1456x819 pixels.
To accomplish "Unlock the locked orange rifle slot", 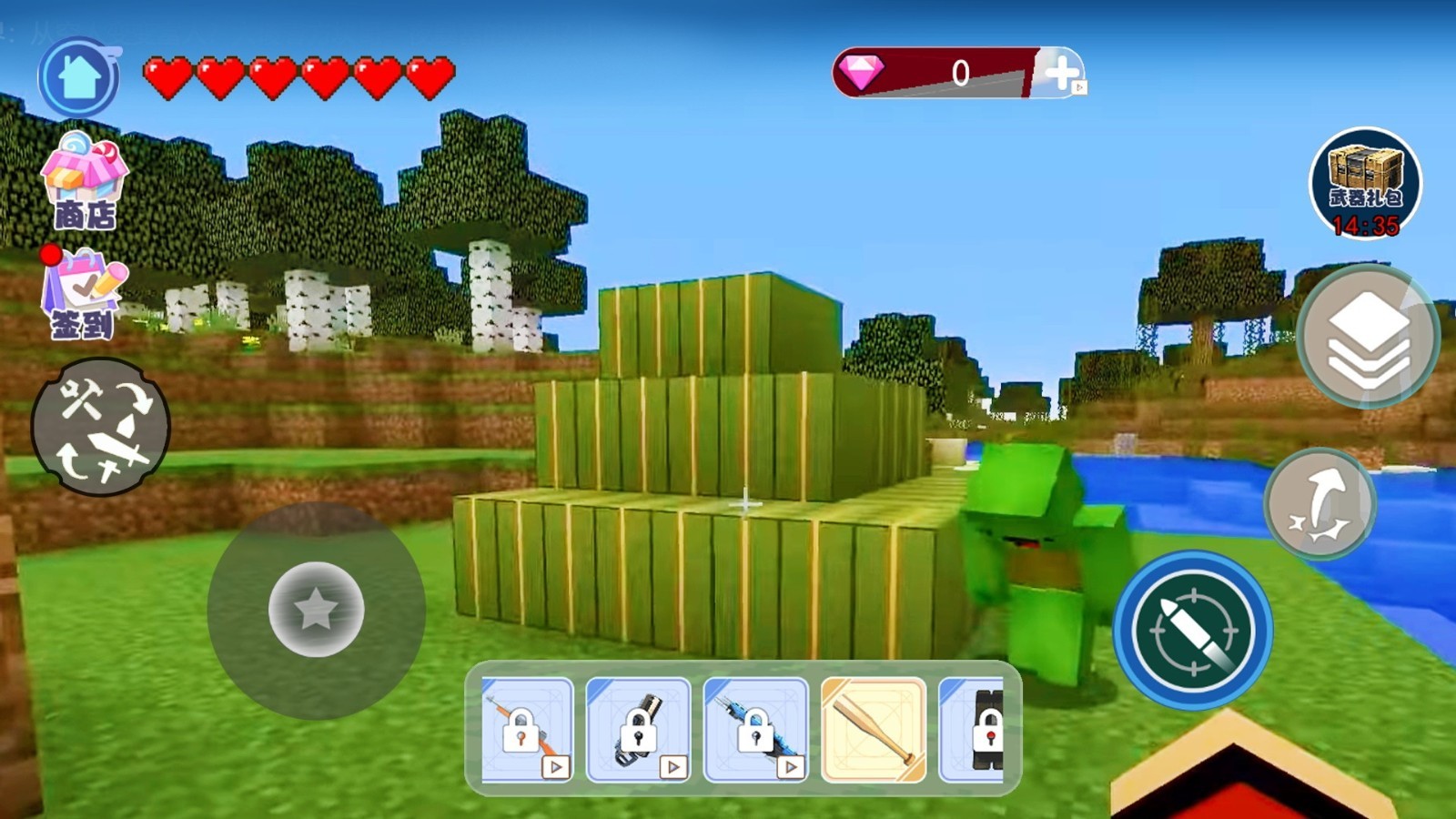I will coord(527,730).
